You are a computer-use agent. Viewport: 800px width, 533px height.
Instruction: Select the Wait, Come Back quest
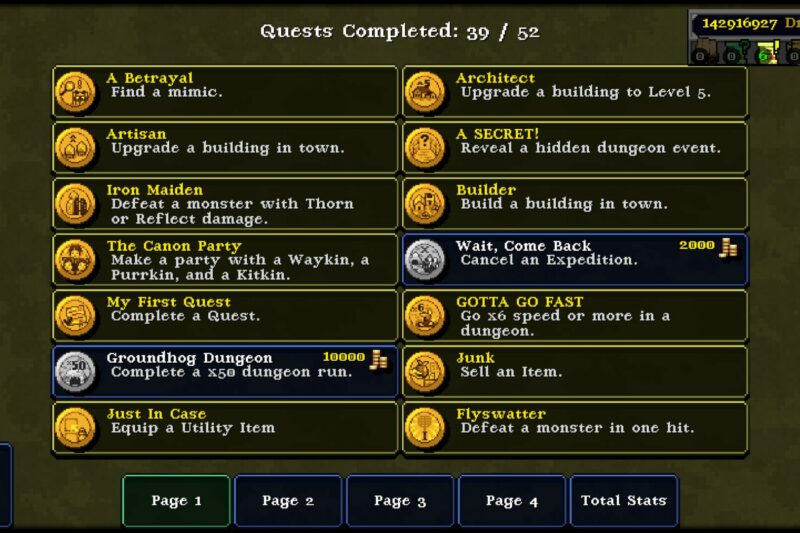pyautogui.click(x=575, y=260)
